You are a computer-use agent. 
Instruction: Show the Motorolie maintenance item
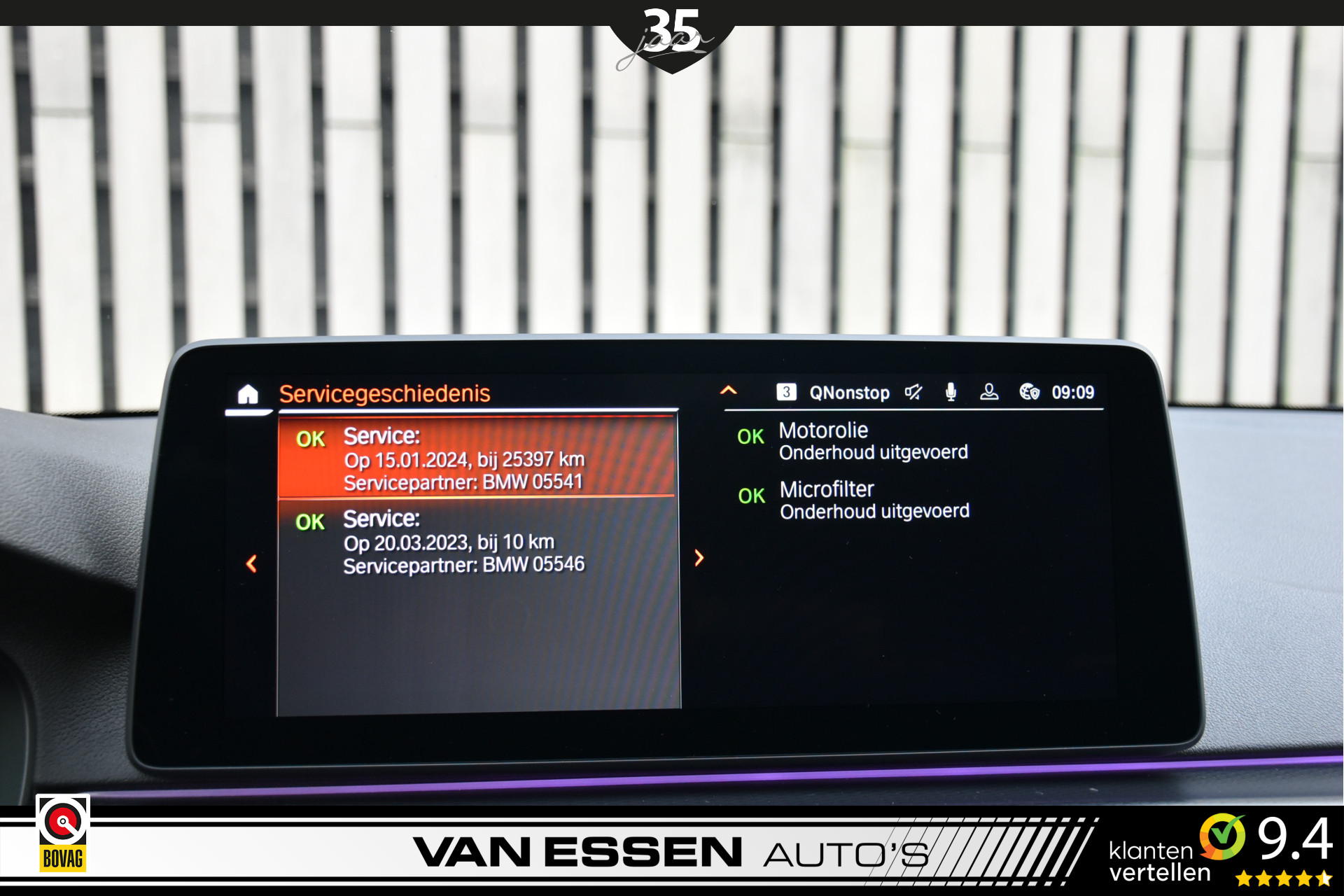tap(872, 441)
